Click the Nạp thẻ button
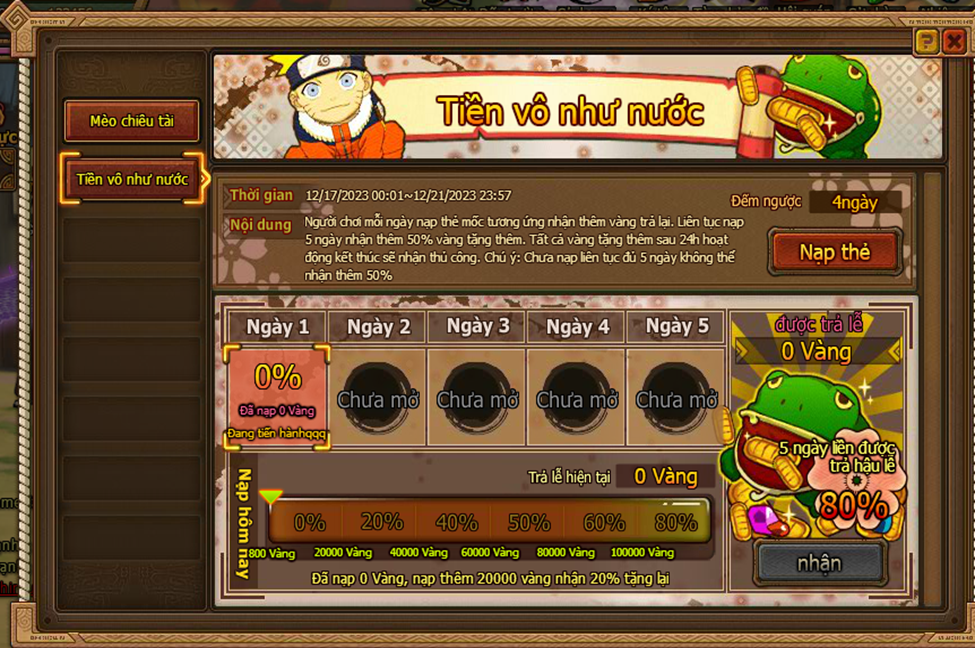Viewport: 975px width, 648px height. pos(834,253)
